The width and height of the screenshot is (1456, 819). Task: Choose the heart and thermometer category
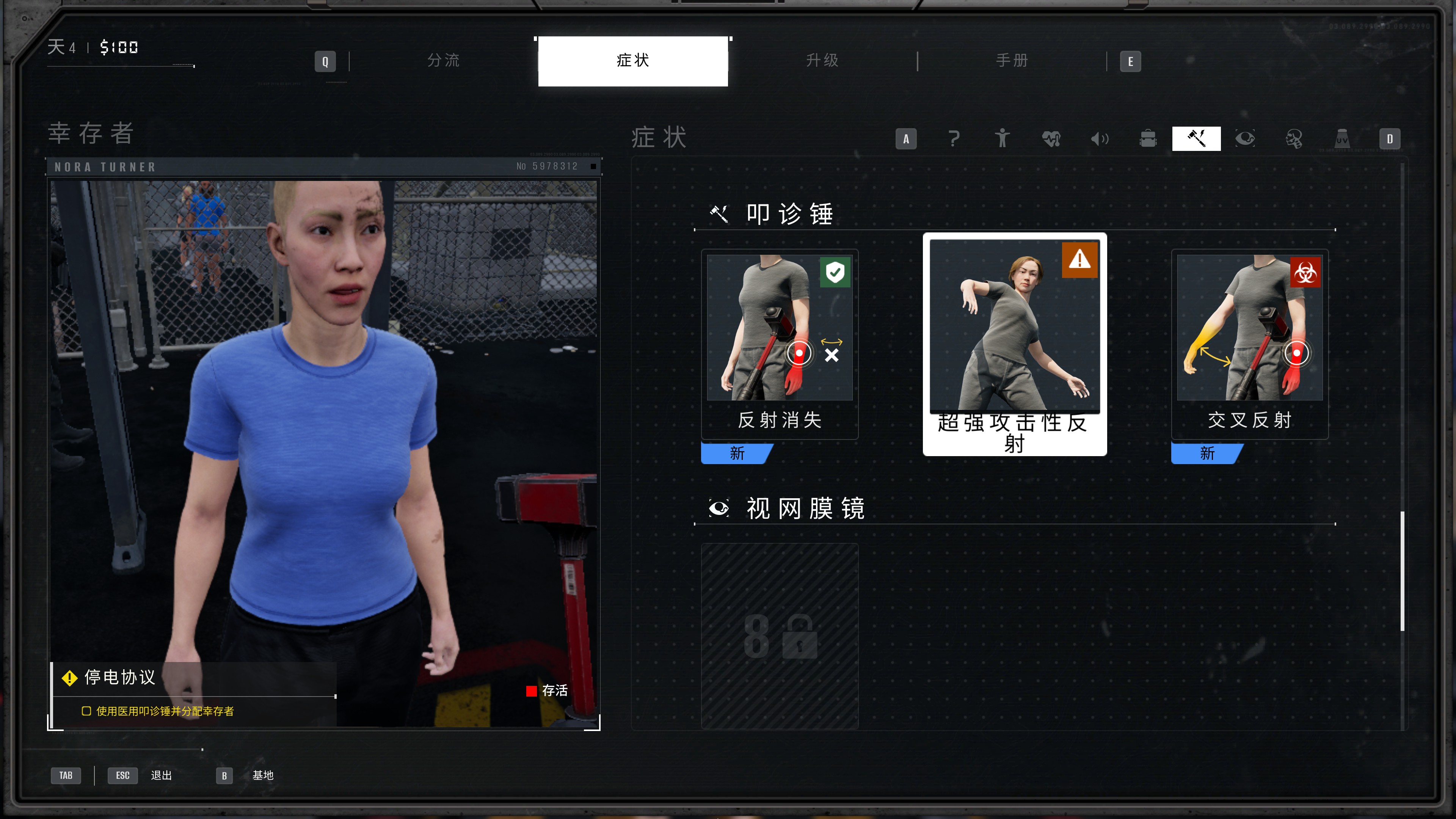[1051, 138]
